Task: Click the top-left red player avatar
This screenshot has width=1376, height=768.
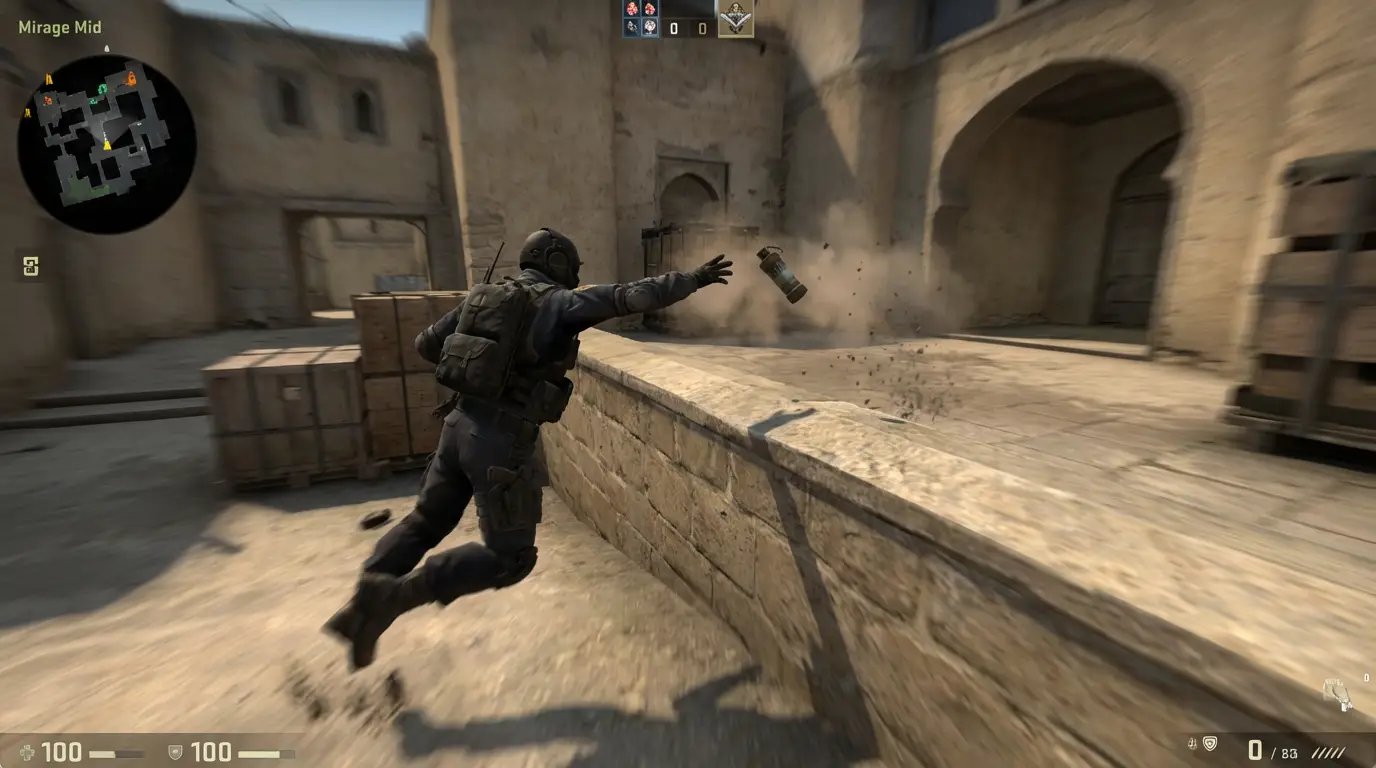Action: pyautogui.click(x=632, y=10)
